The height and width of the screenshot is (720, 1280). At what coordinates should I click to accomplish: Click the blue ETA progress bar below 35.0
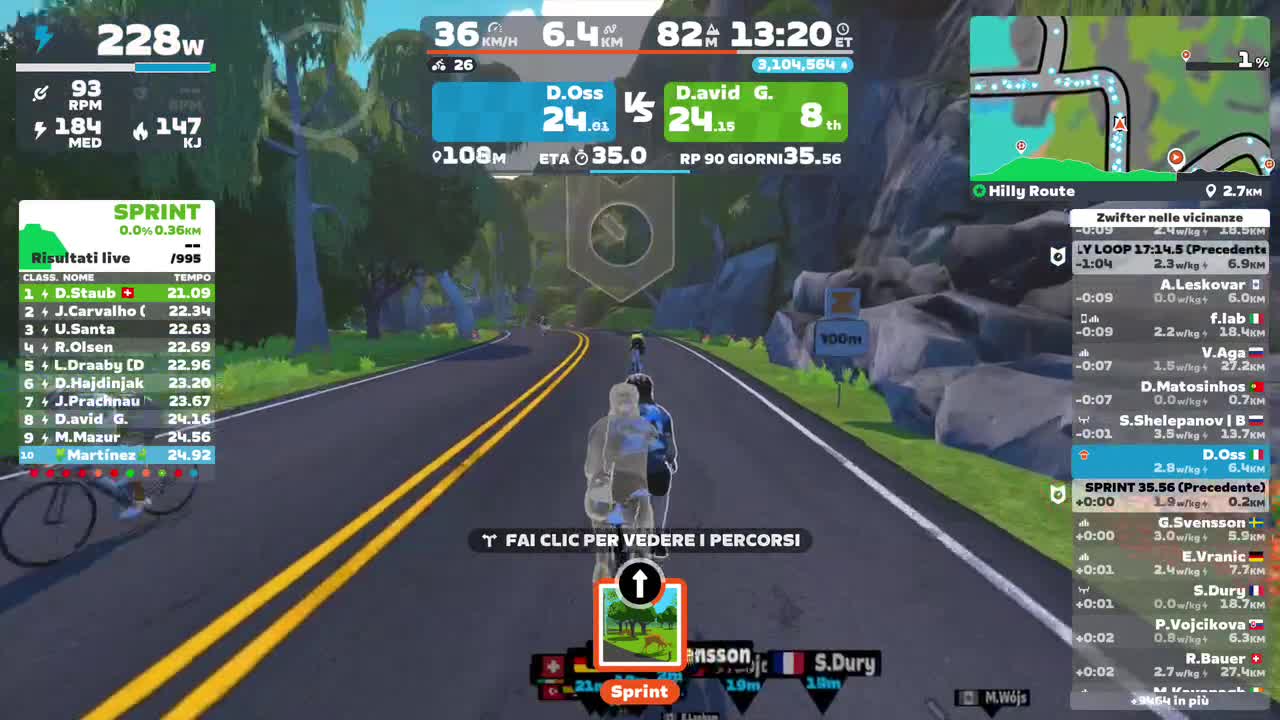(x=637, y=172)
